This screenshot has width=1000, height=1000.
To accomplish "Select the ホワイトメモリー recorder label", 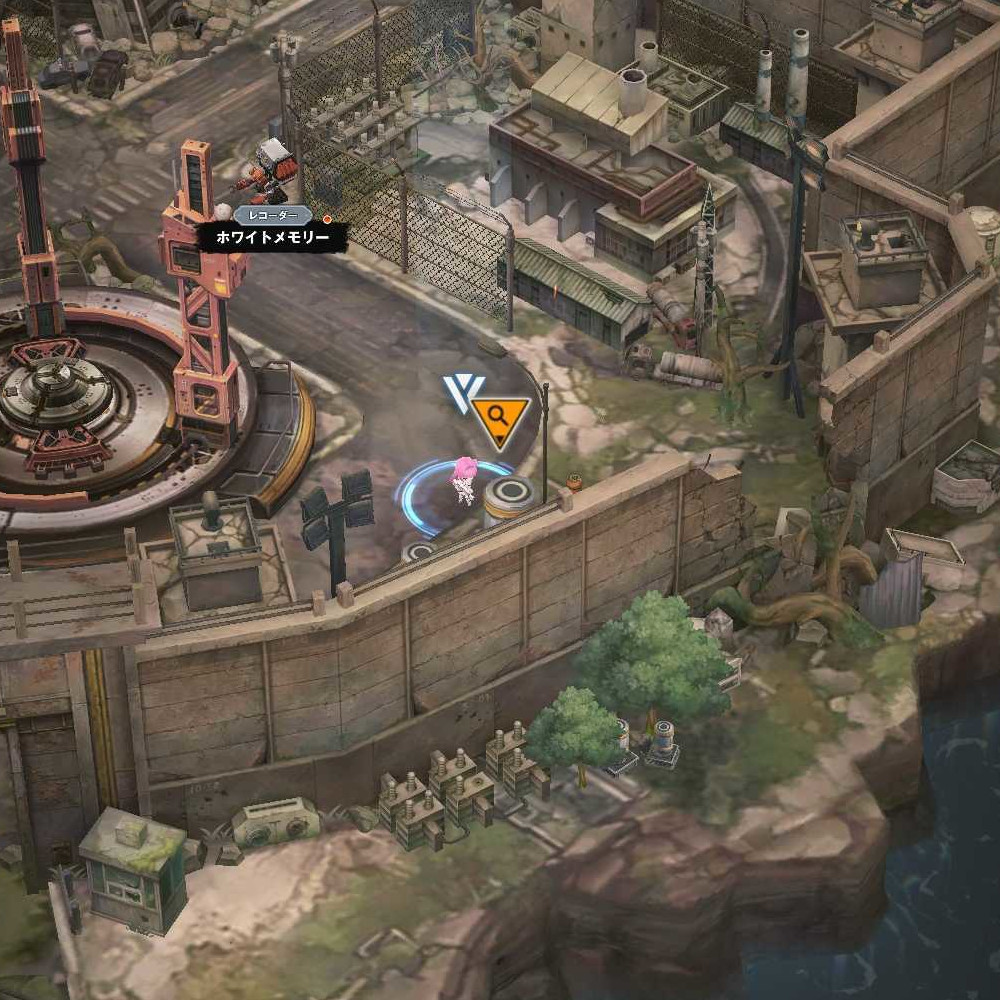I will (x=272, y=238).
